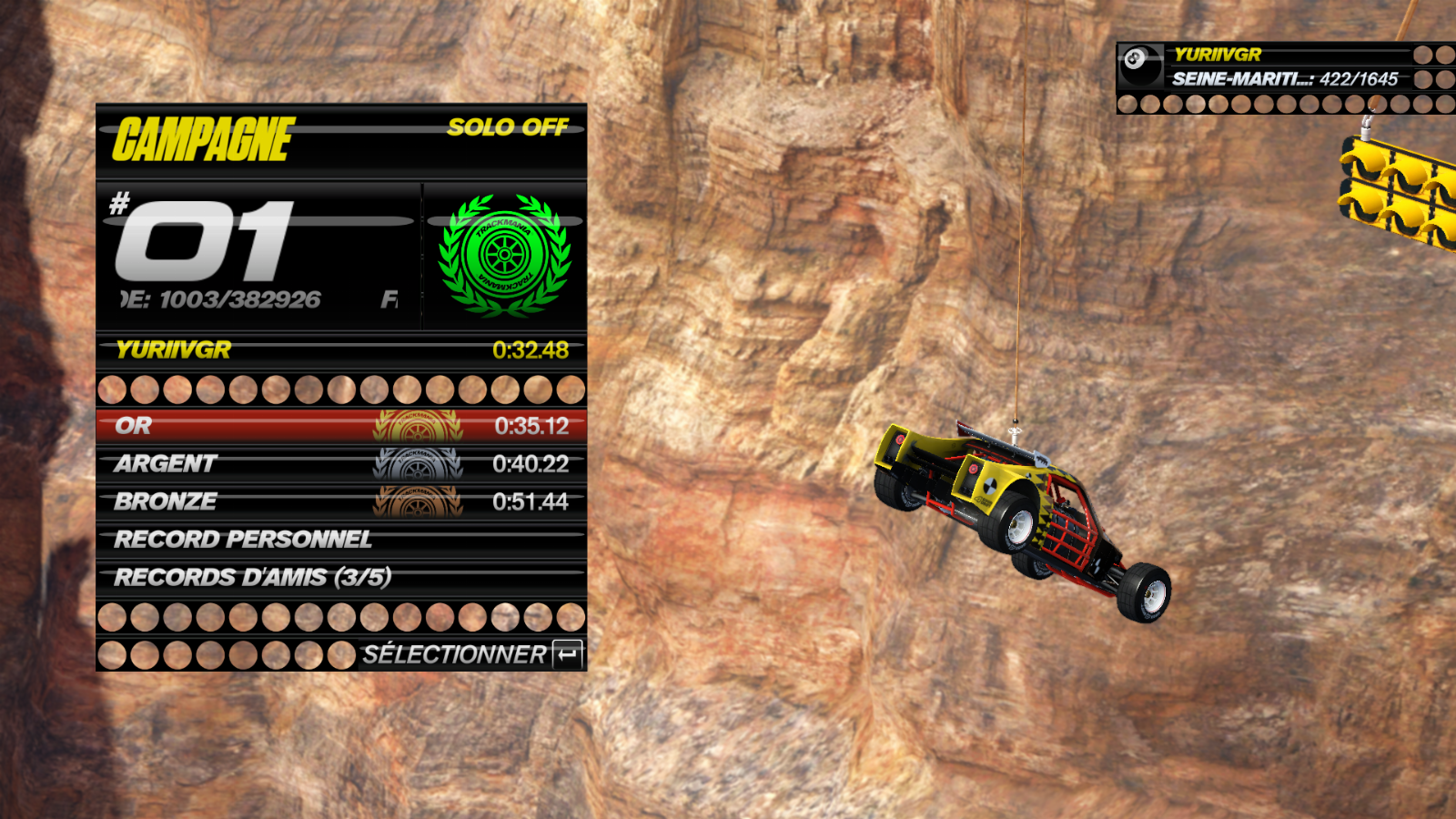The height and width of the screenshot is (819, 1456).
Task: Select the YURIIVGR 0:32.48 record row
Action: pyautogui.click(x=341, y=350)
